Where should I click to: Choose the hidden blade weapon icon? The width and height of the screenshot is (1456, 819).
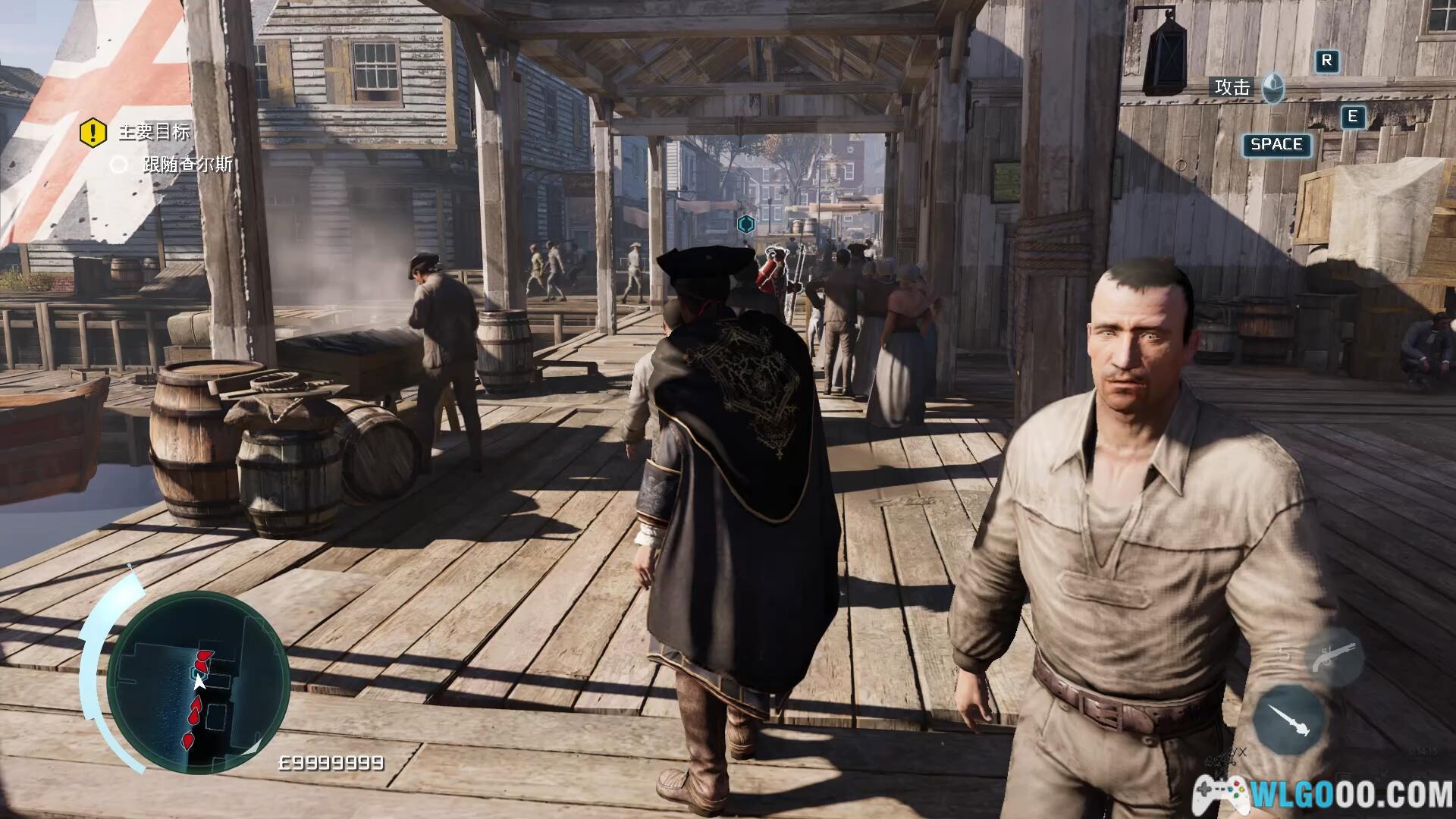coord(1289,720)
